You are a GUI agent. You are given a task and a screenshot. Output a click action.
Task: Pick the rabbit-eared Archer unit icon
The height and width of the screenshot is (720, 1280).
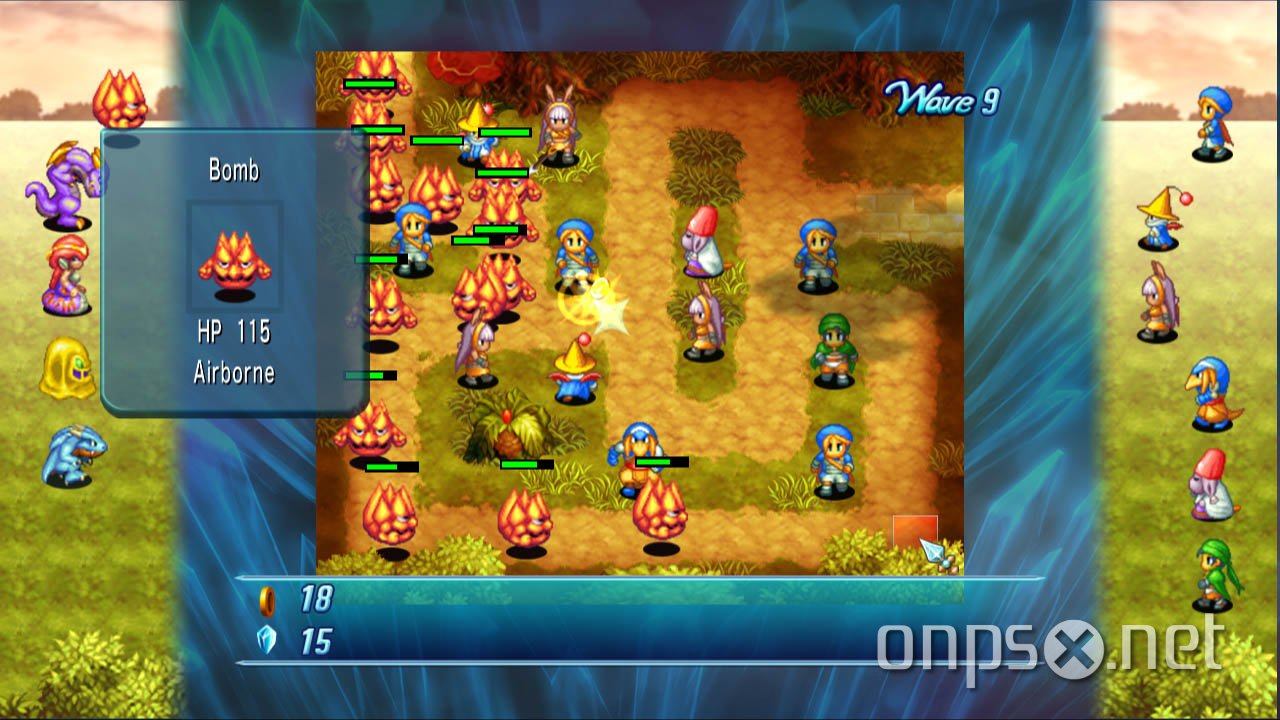1158,301
